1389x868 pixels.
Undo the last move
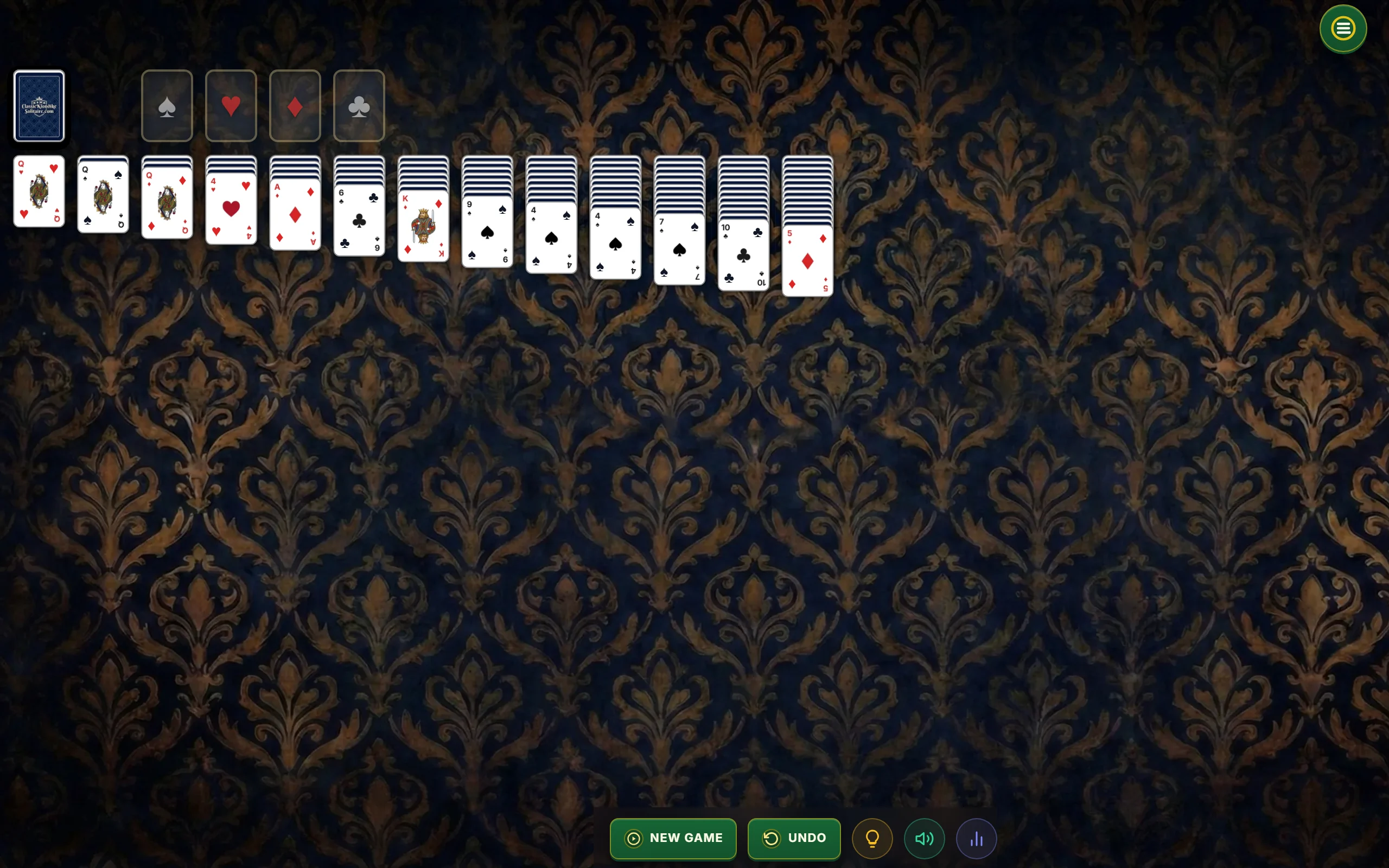click(x=794, y=838)
